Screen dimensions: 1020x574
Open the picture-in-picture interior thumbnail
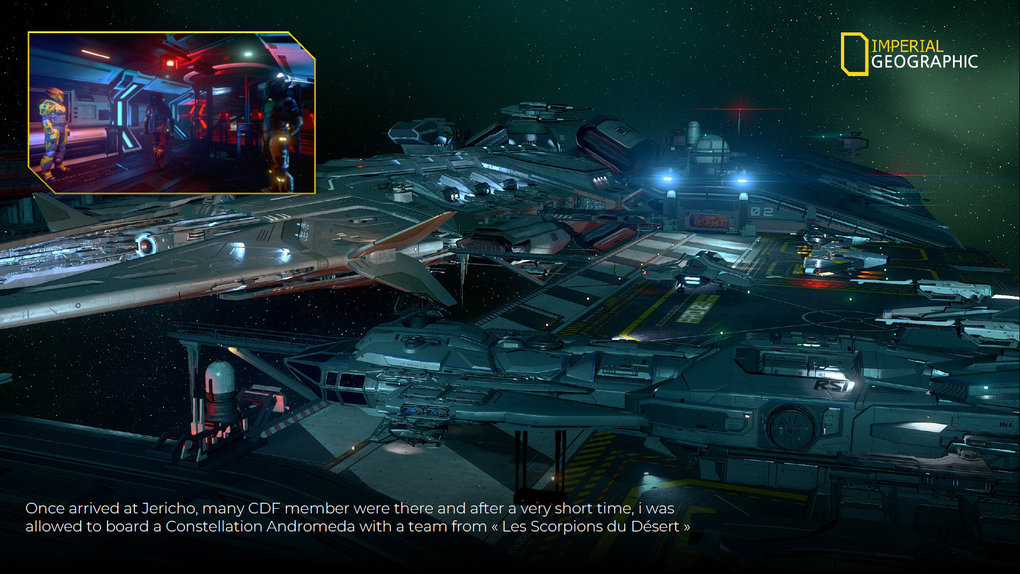(x=171, y=112)
